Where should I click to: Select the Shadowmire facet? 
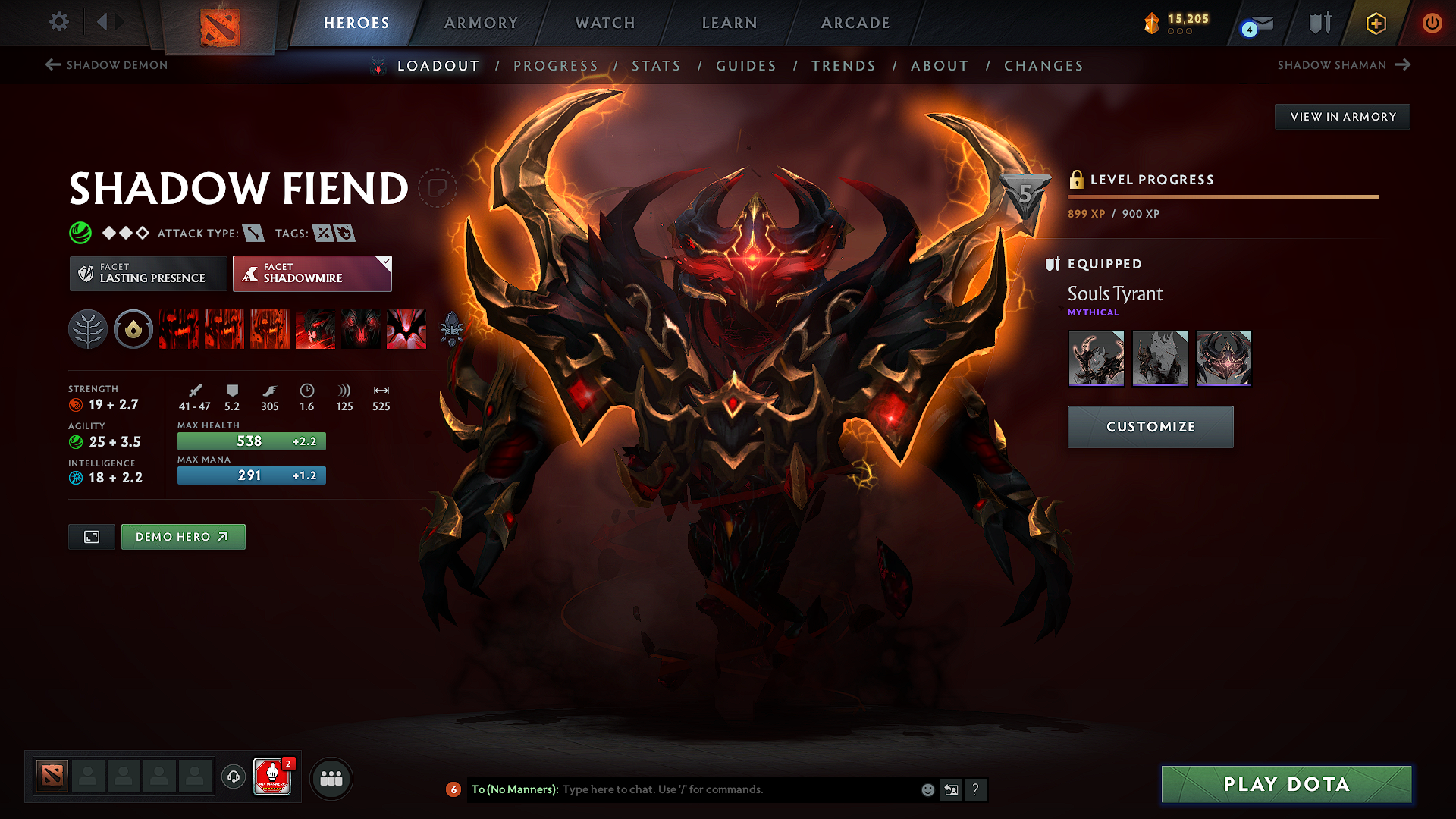click(x=307, y=273)
